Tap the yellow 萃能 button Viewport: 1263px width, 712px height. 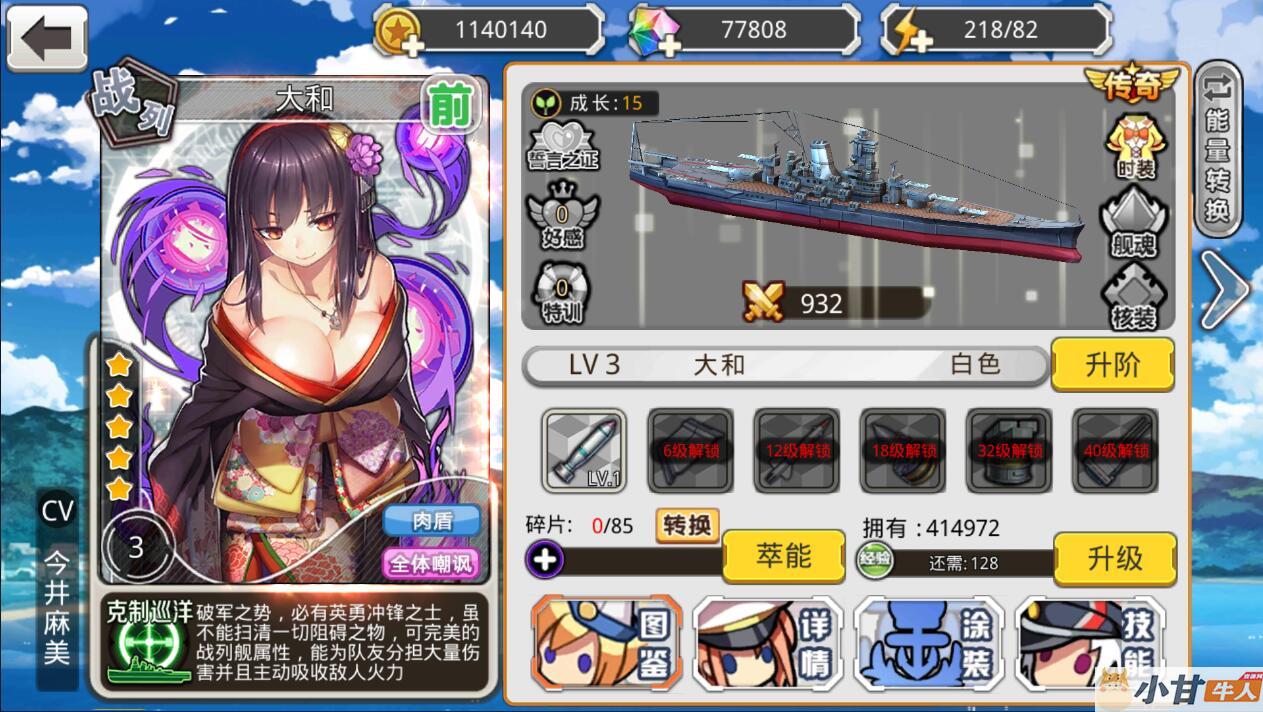point(783,556)
